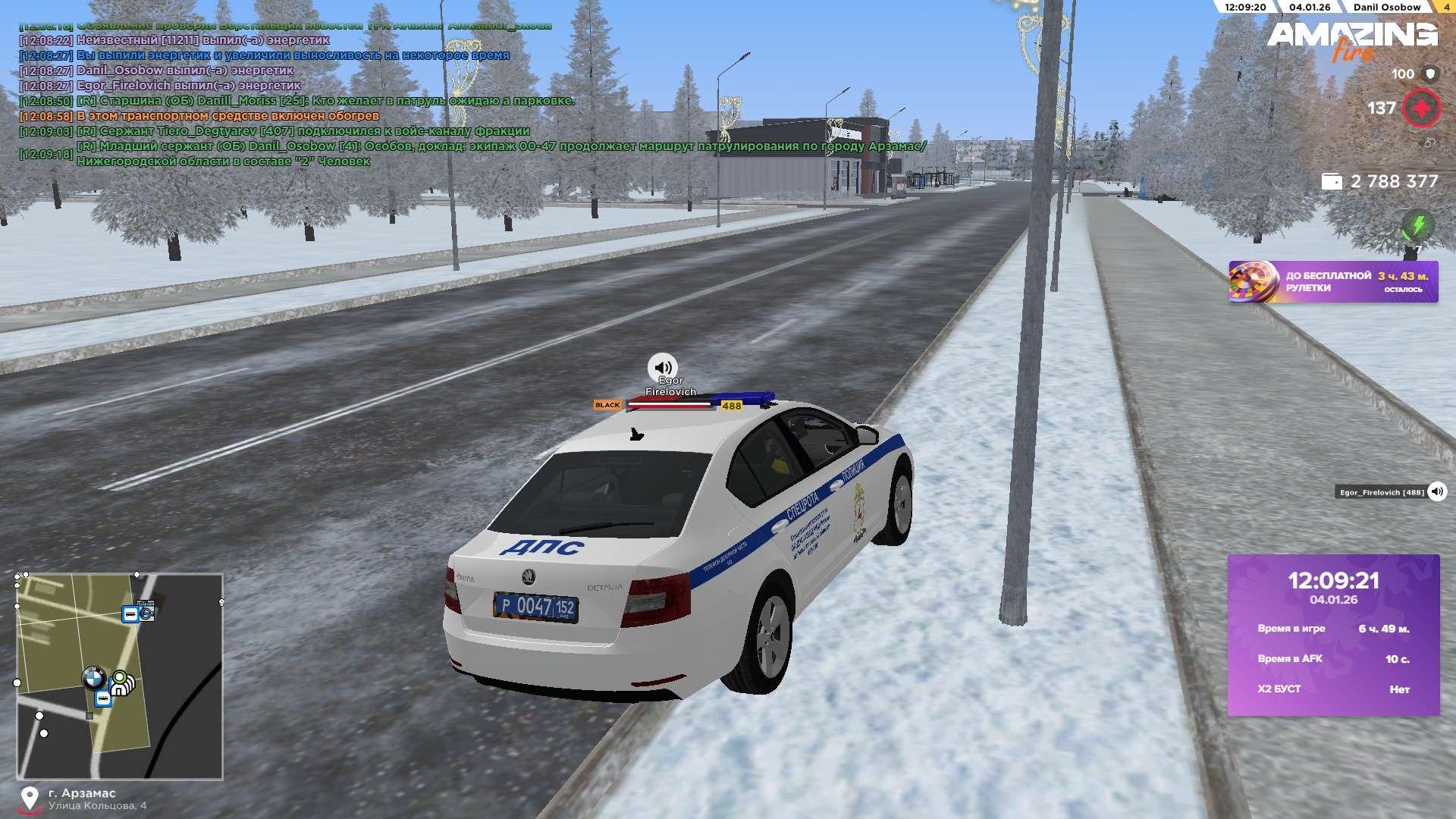Screen dimensions: 1456x819
Task: Click the red health cross icon
Action: pos(1421,108)
